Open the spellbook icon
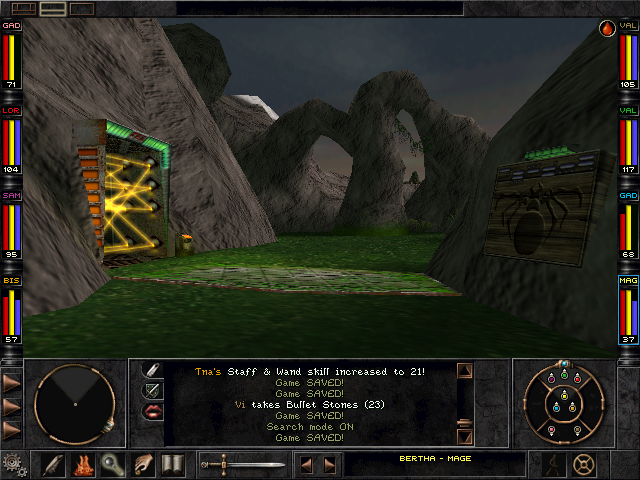Screen dimensions: 640x480 coord(173,465)
